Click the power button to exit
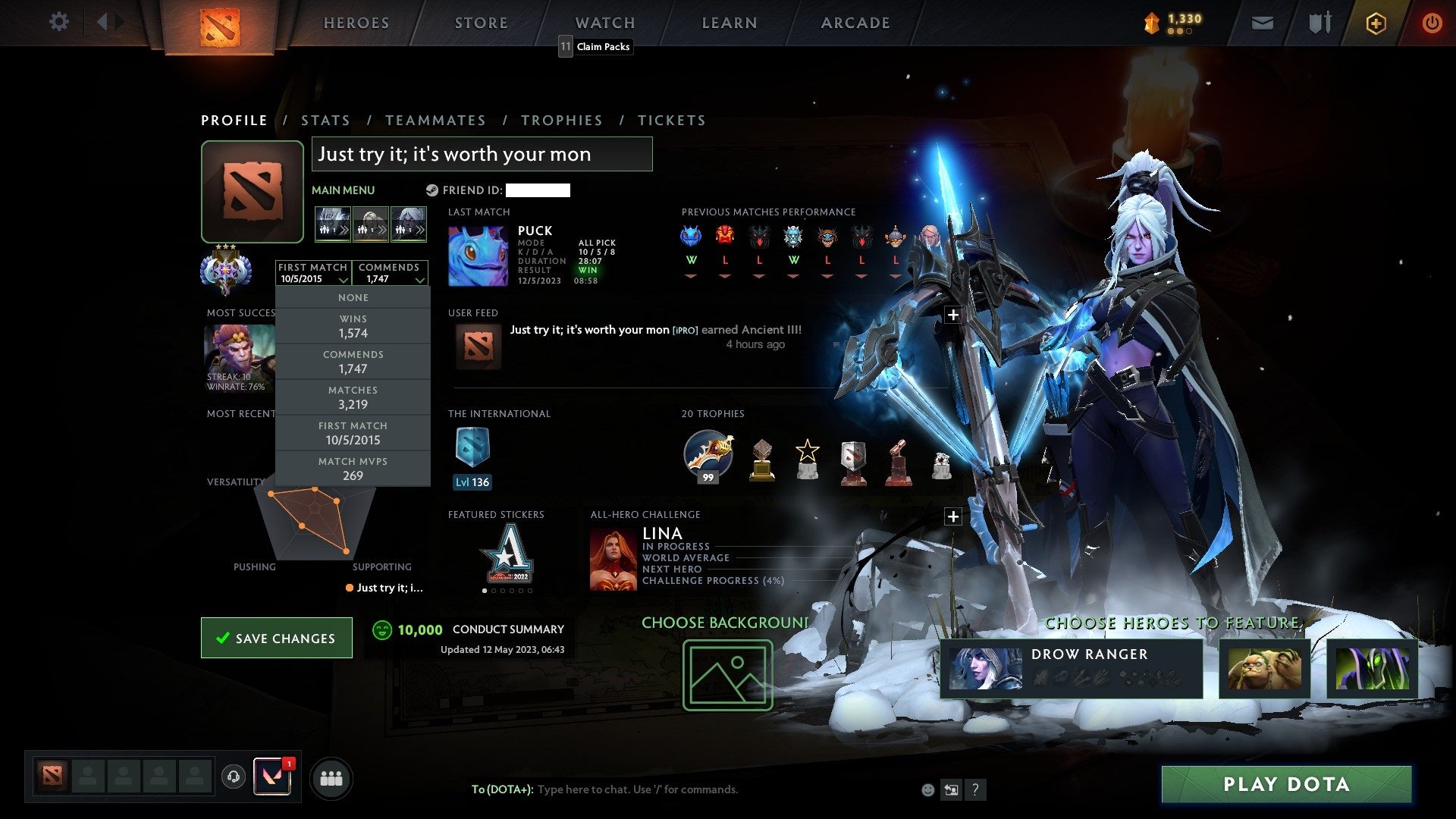Viewport: 1456px width, 819px height. click(1432, 23)
